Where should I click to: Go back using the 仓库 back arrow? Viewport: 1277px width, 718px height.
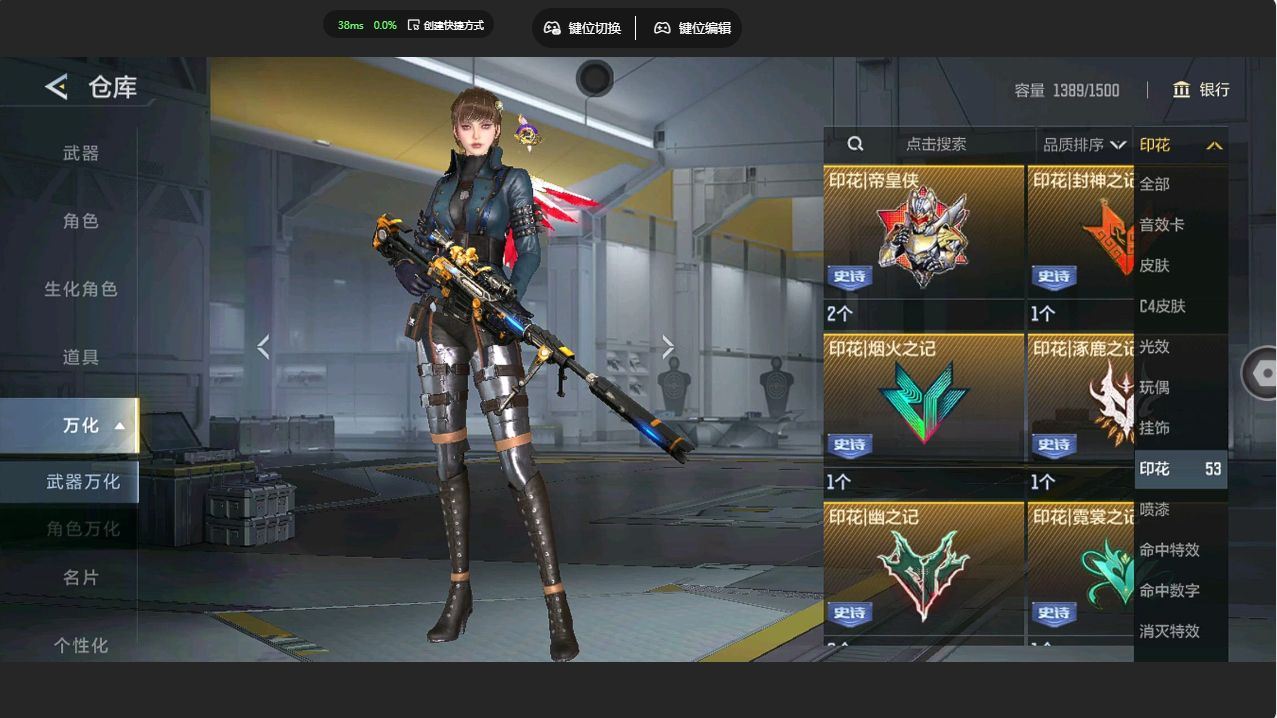(57, 87)
